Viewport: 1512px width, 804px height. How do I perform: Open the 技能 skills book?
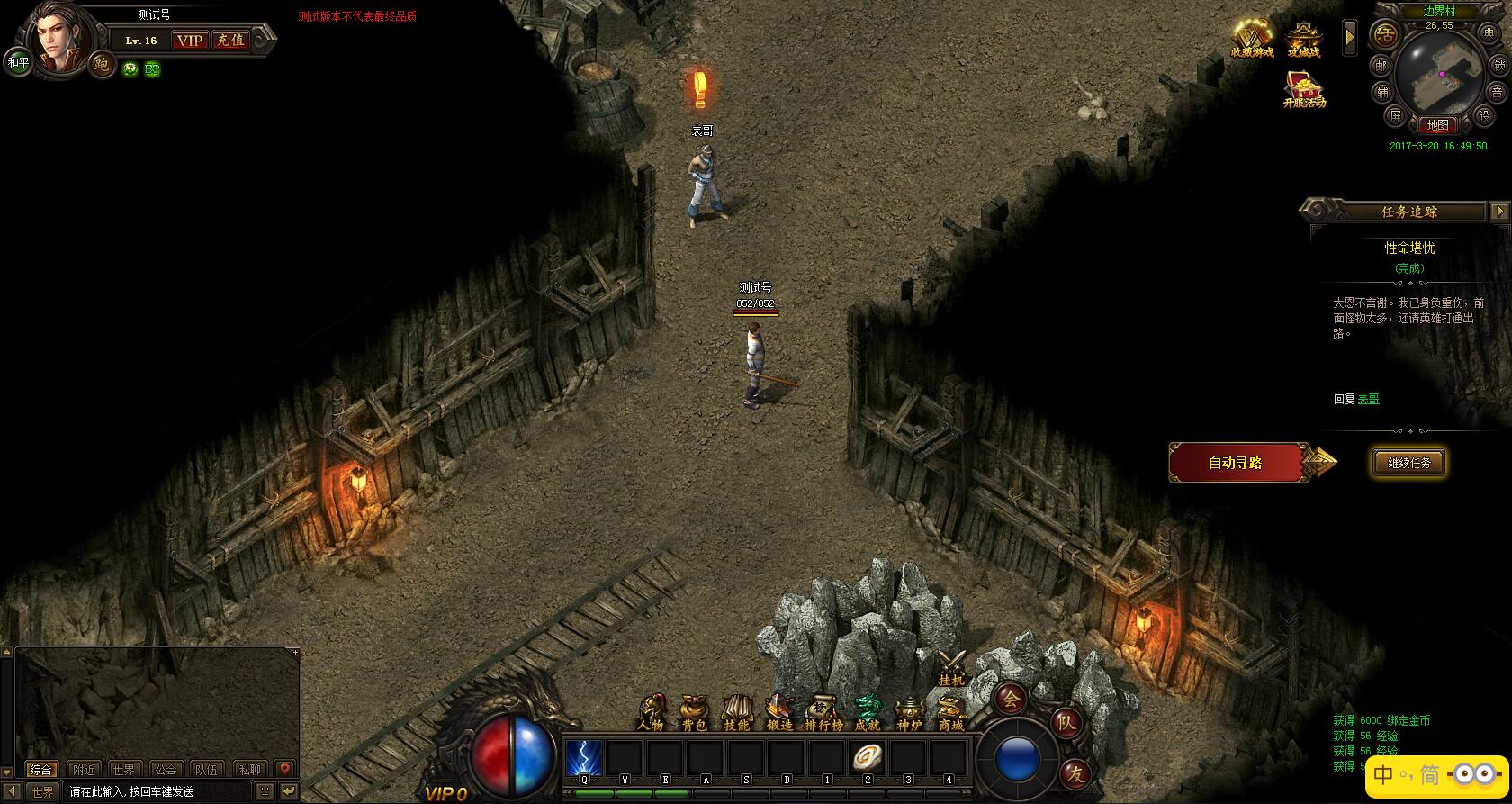[x=737, y=712]
